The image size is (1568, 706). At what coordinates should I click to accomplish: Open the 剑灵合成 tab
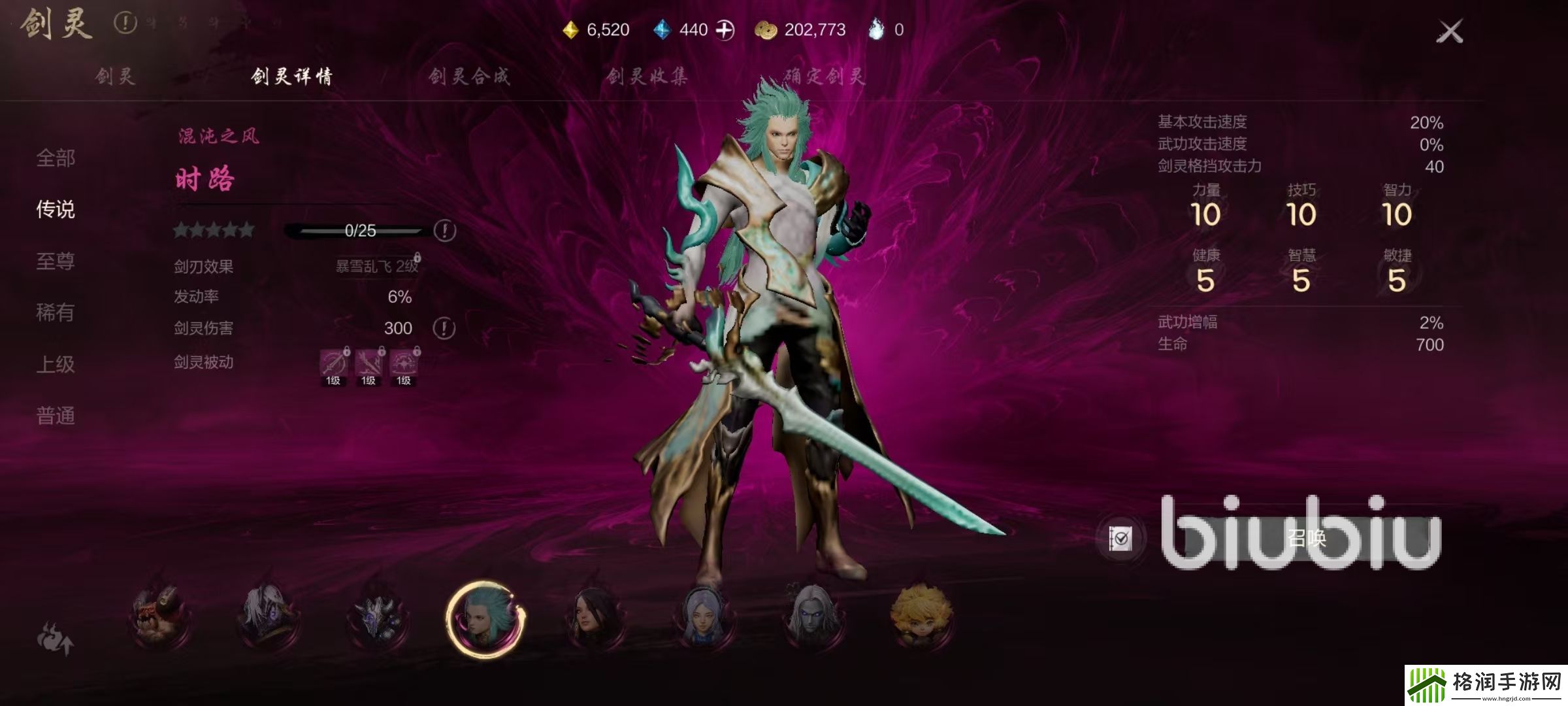[x=469, y=76]
